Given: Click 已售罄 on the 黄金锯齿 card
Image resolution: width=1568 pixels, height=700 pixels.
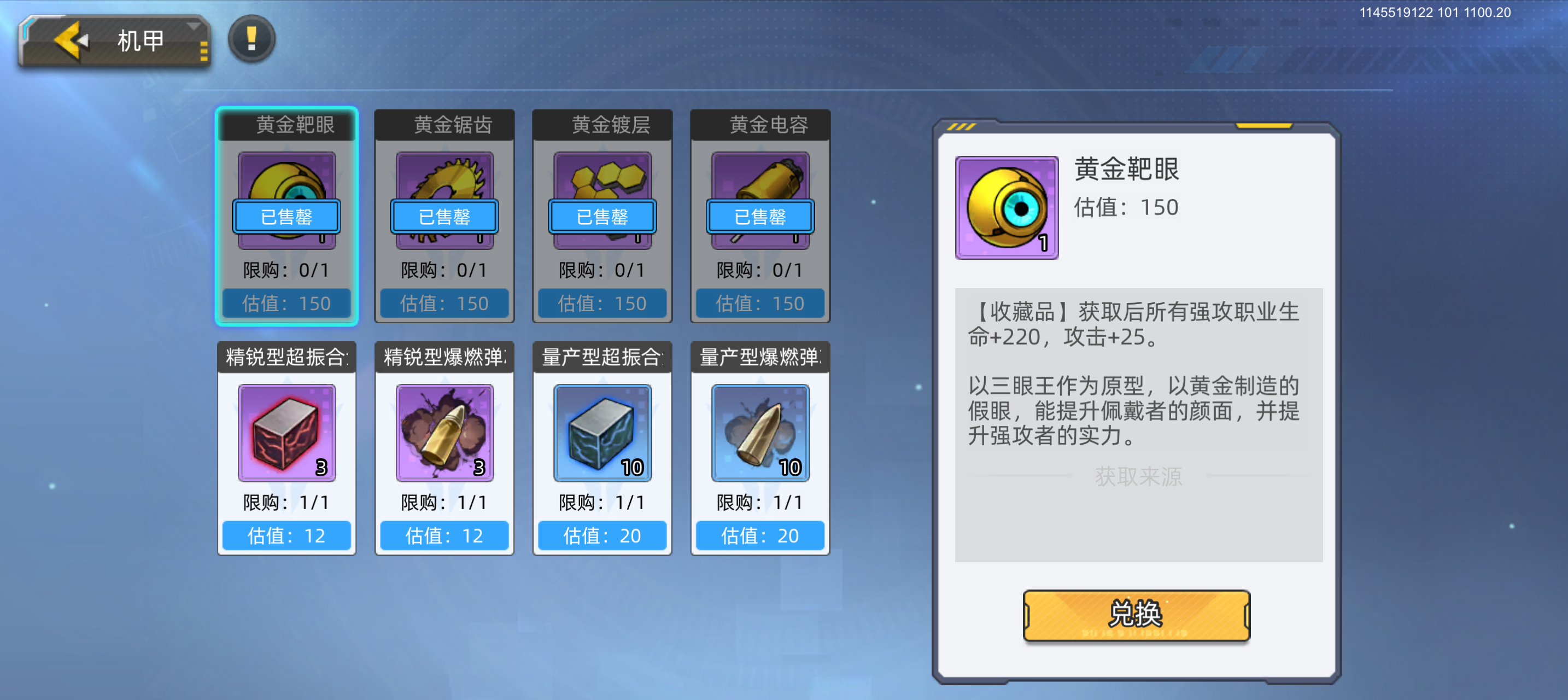Looking at the screenshot, I should 444,217.
